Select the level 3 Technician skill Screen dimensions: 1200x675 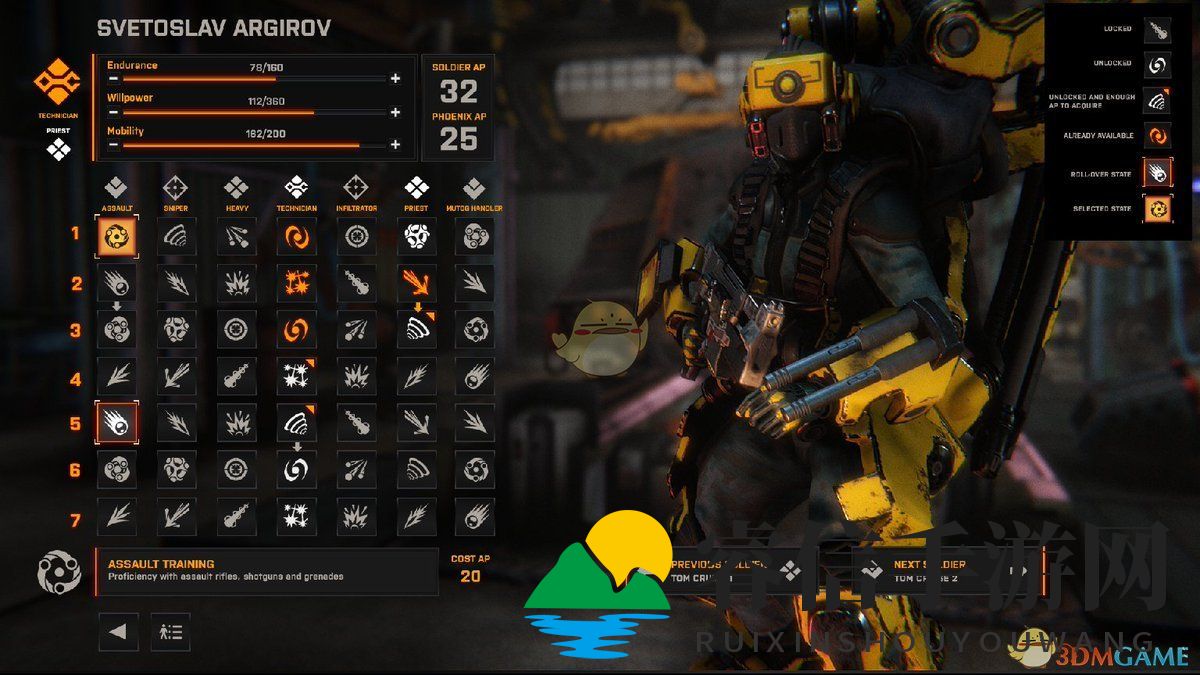[x=296, y=329]
